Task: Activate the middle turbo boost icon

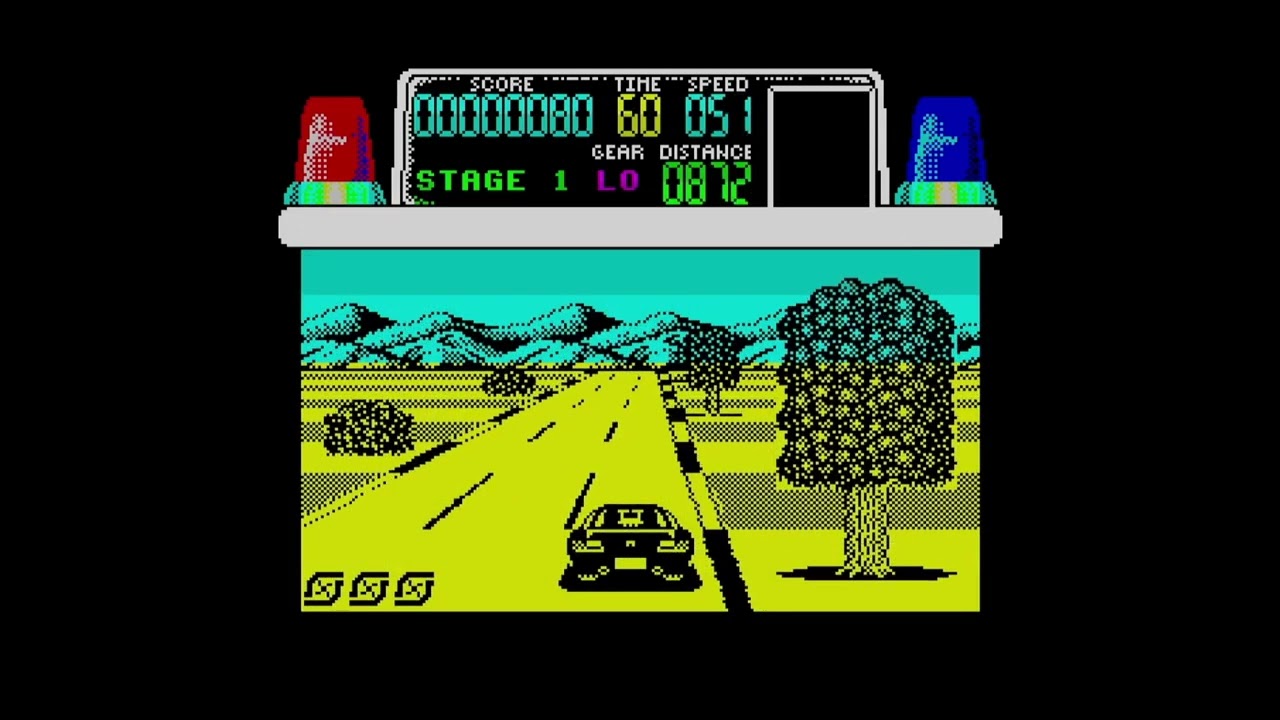Action: click(366, 587)
